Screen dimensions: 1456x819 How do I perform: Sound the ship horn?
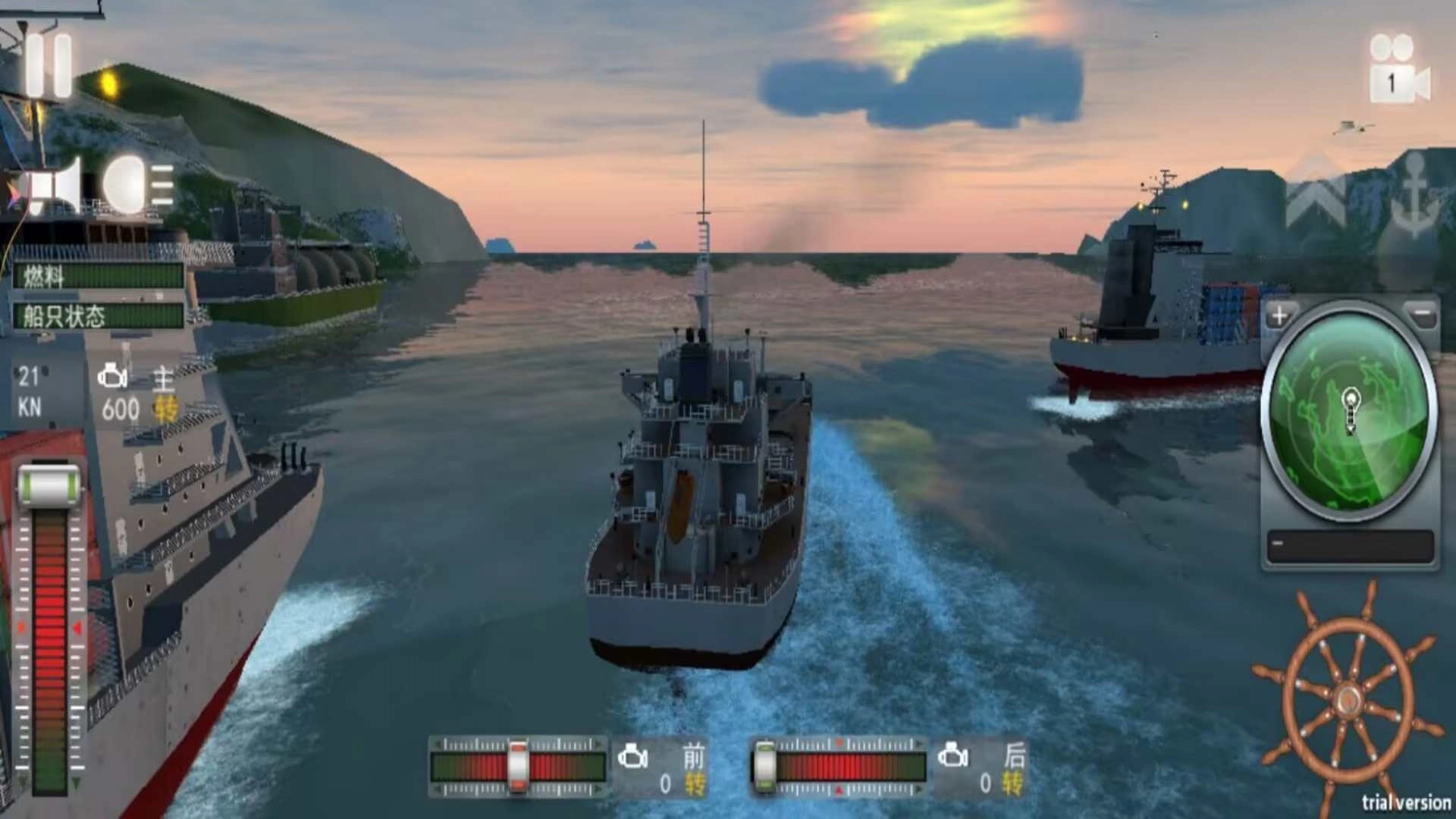(x=55, y=186)
